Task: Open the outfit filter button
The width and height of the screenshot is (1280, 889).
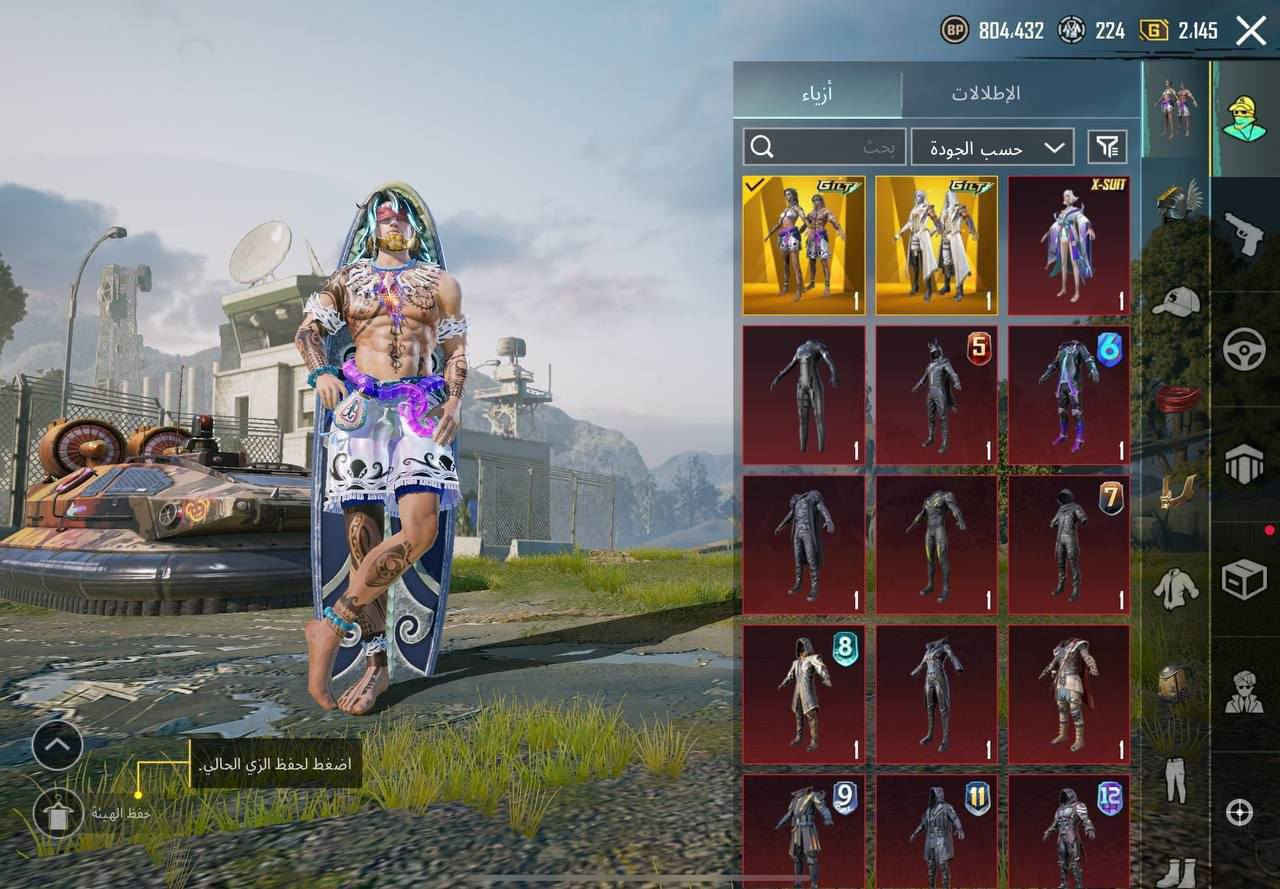Action: pyautogui.click(x=1107, y=147)
